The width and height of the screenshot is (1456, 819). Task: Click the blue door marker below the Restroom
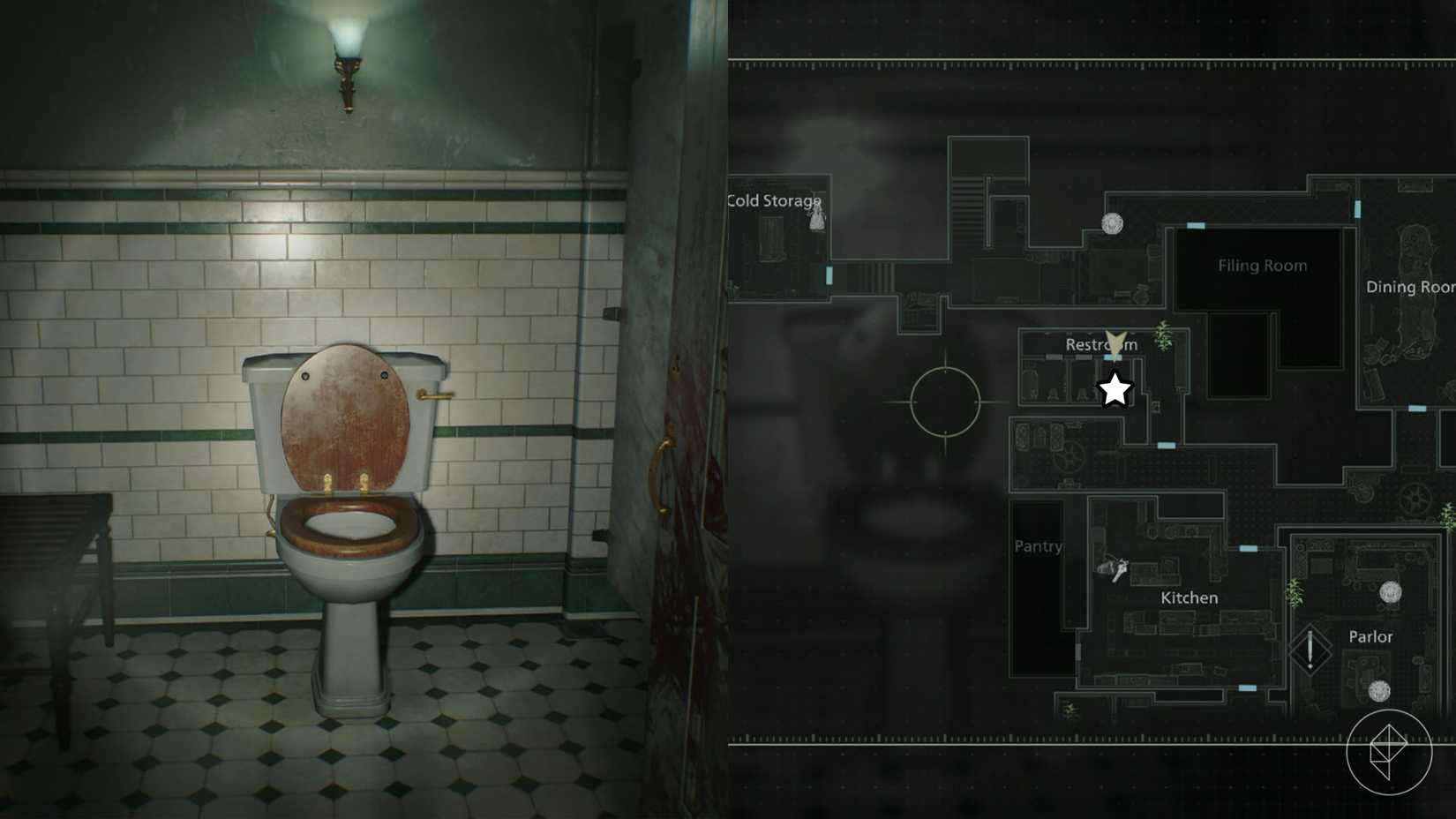click(1166, 445)
